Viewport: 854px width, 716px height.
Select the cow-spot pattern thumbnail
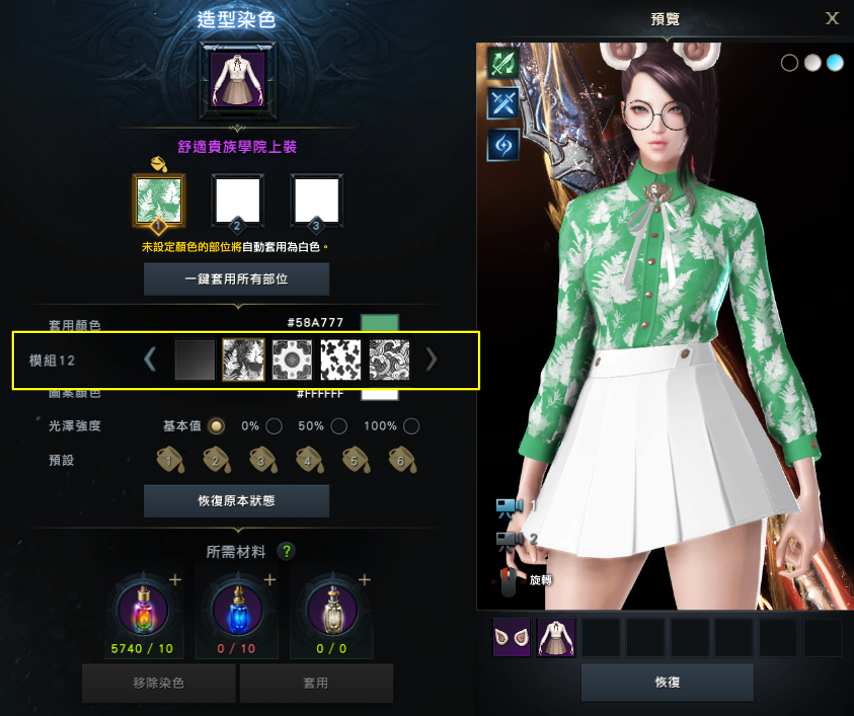[340, 360]
